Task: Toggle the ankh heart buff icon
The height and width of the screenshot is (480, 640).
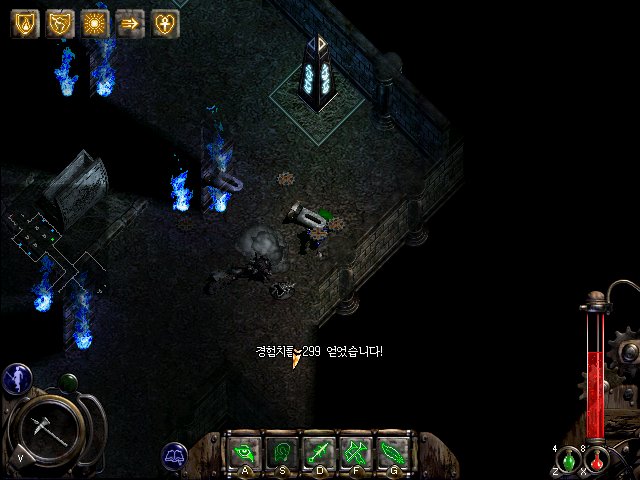Action: click(165, 23)
